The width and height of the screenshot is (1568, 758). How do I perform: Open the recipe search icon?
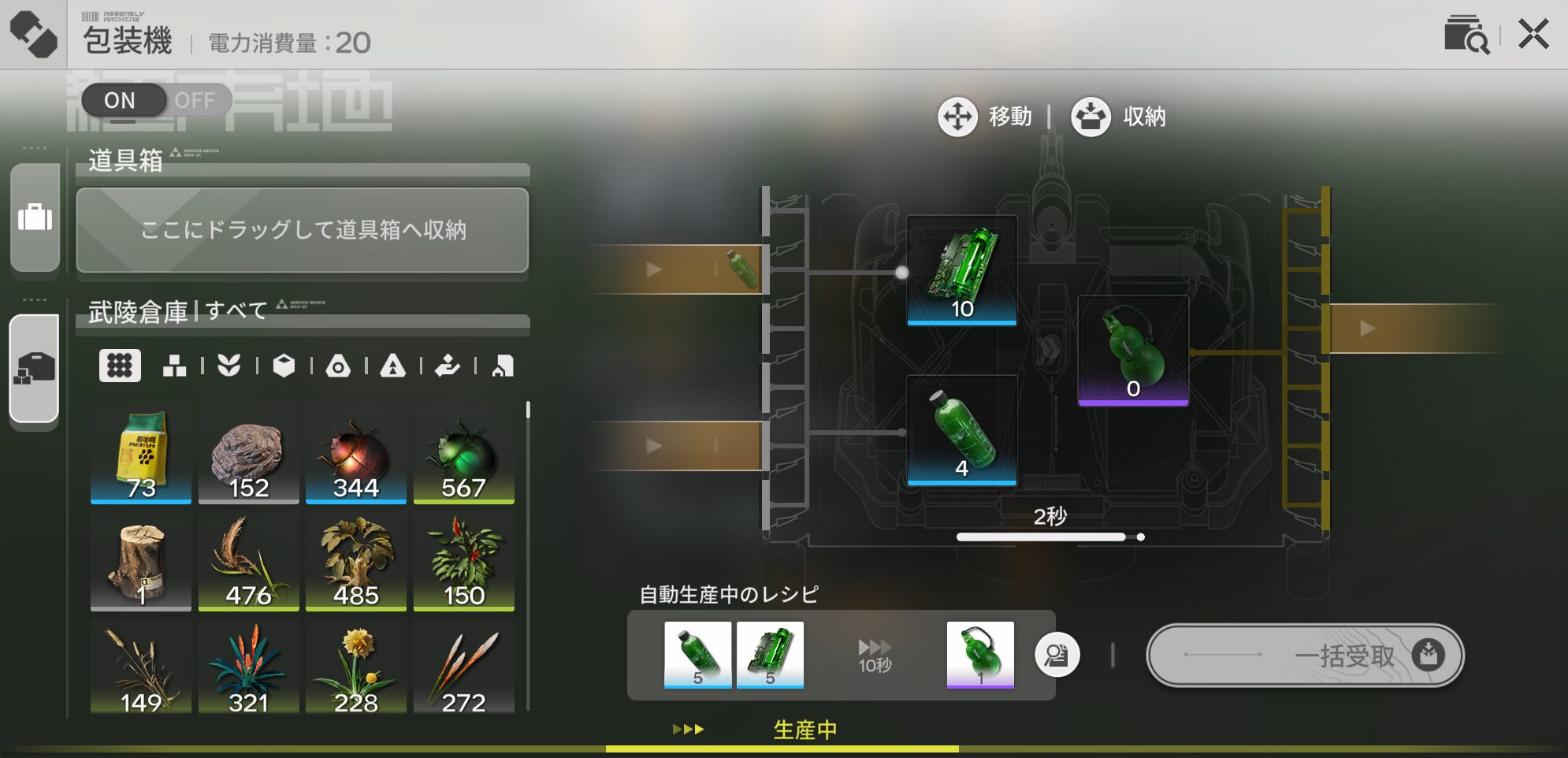point(1466,35)
